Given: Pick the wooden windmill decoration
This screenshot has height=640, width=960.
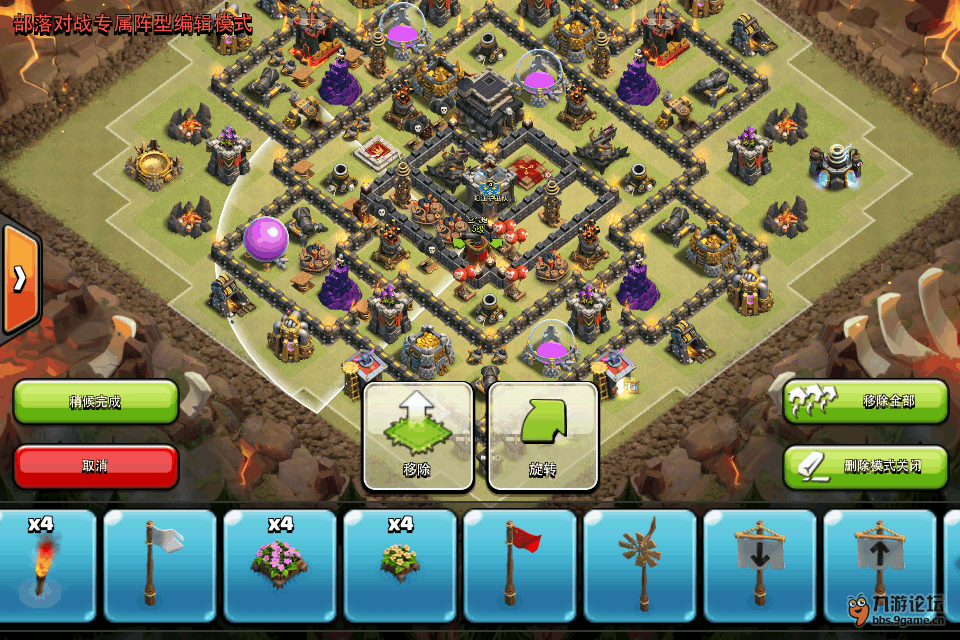Looking at the screenshot, I should coord(640,565).
